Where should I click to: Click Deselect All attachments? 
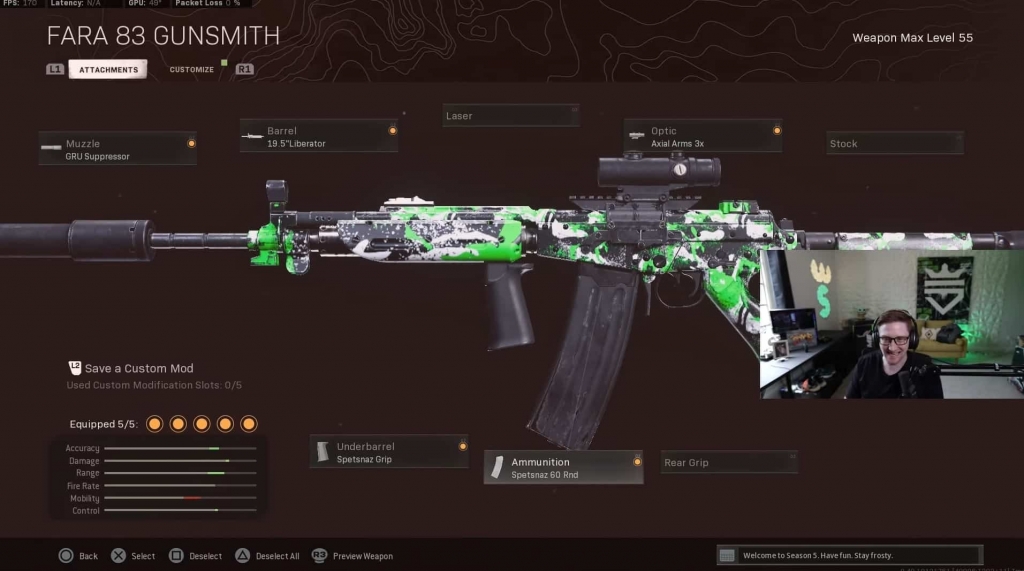pyautogui.click(x=267, y=556)
